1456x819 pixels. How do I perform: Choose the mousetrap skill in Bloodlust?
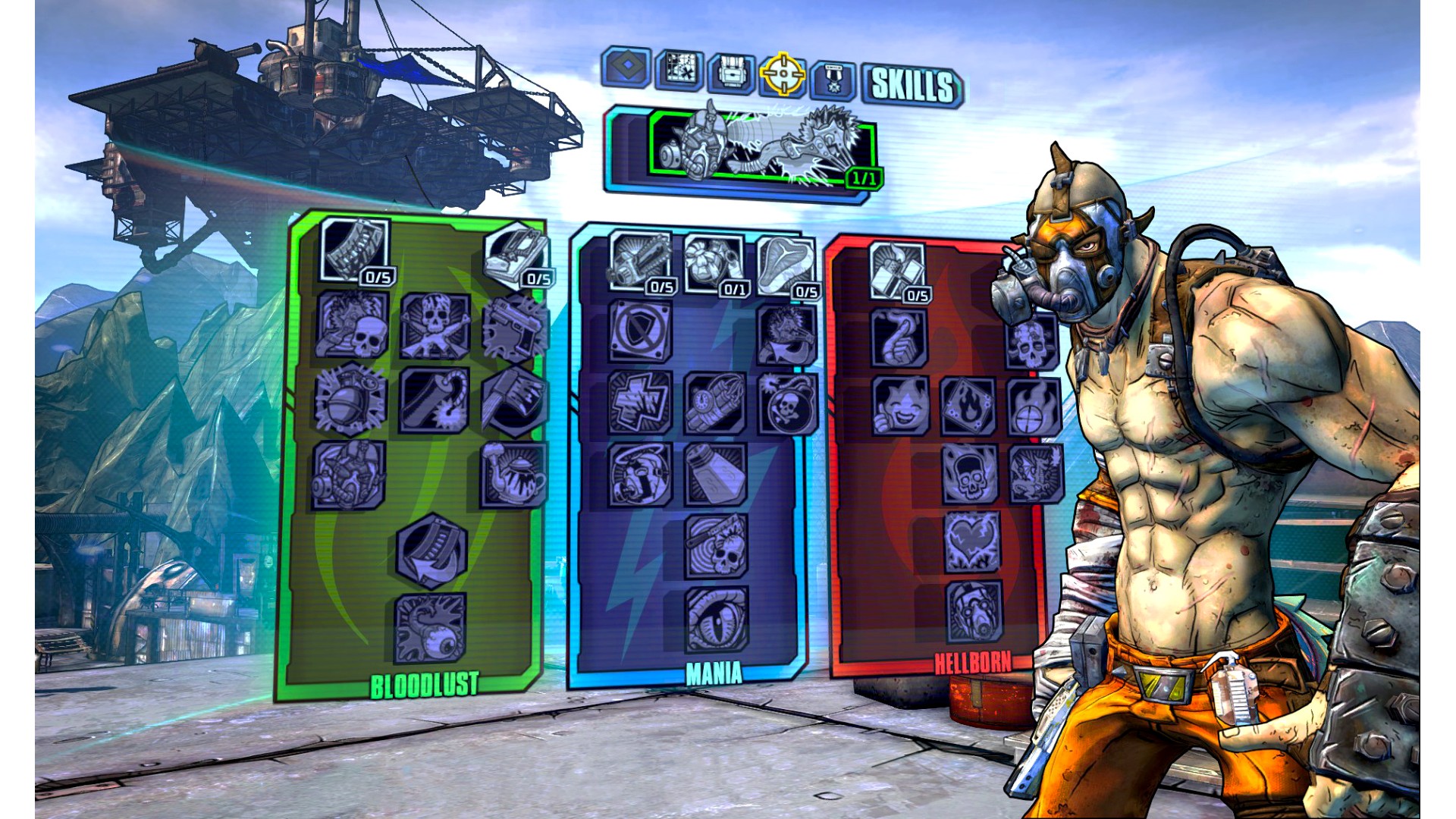pos(516,254)
